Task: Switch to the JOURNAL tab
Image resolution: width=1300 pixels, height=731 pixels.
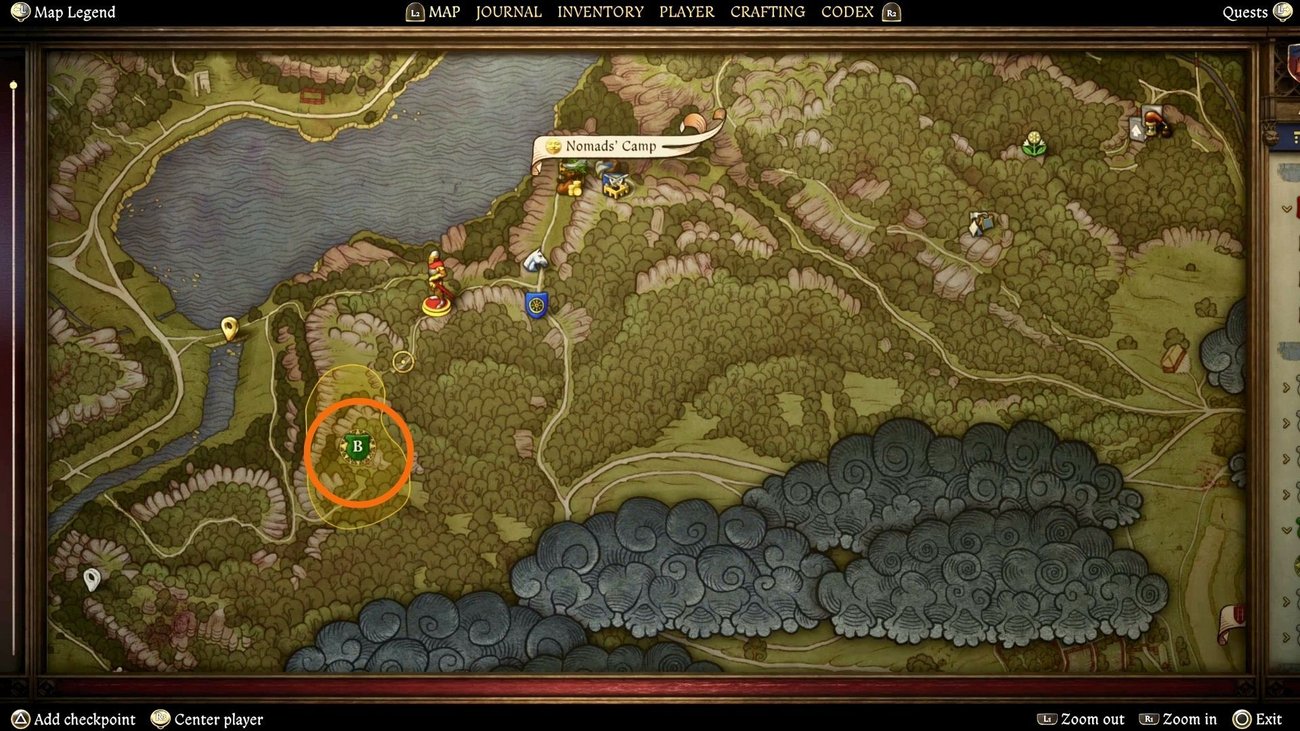Action: click(508, 12)
